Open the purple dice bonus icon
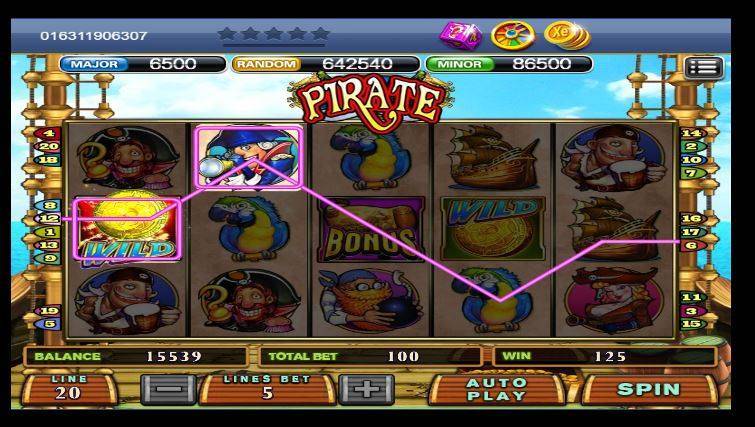Screen dimensions: 755x427 [459, 36]
